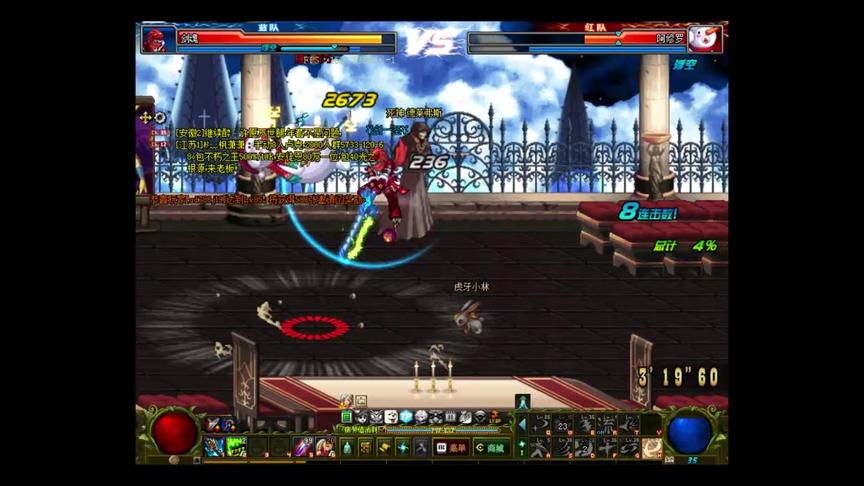Open the green book icon in menu row
The width and height of the screenshot is (864, 486).
(x=347, y=417)
